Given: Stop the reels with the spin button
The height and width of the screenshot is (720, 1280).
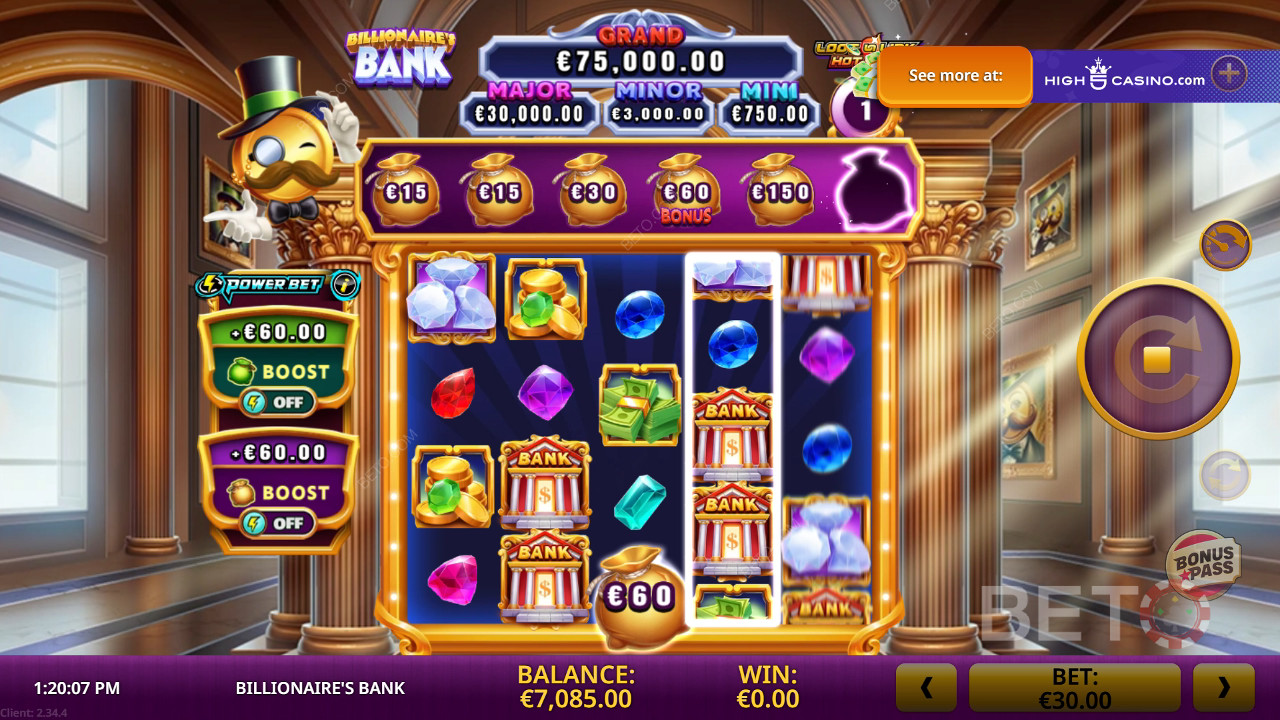Looking at the screenshot, I should pos(1157,359).
